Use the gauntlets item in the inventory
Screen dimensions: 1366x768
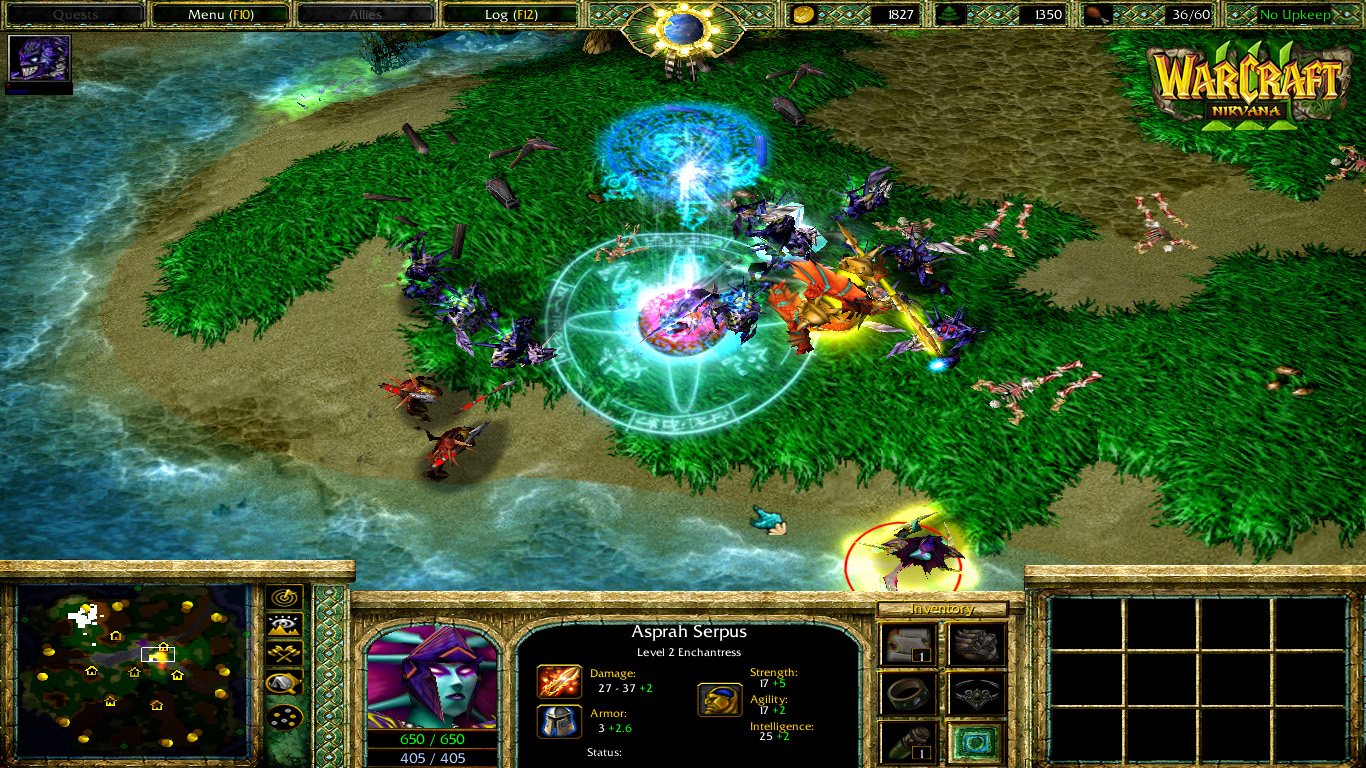pyautogui.click(x=976, y=645)
